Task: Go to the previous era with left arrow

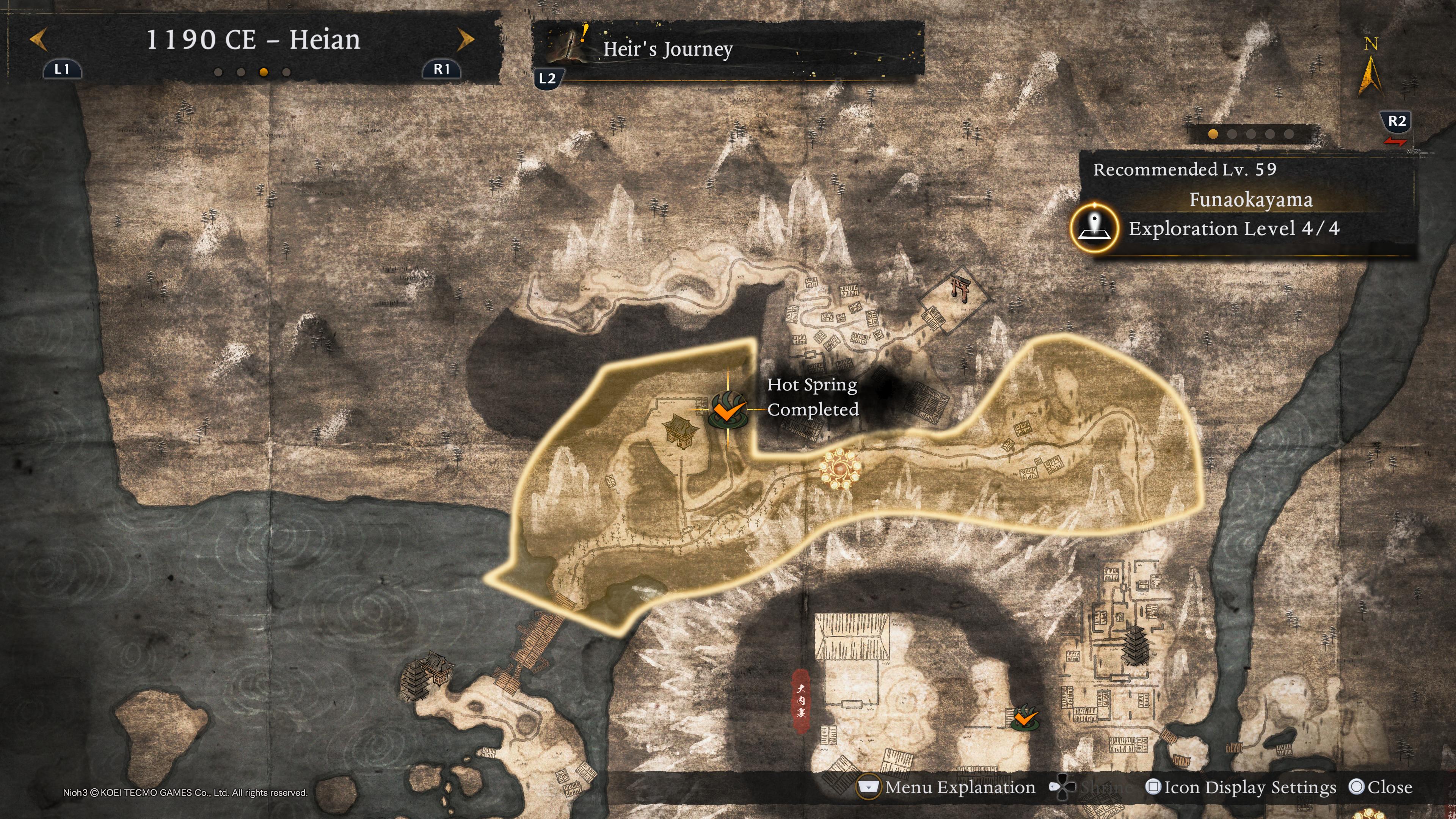Action: coord(38,40)
